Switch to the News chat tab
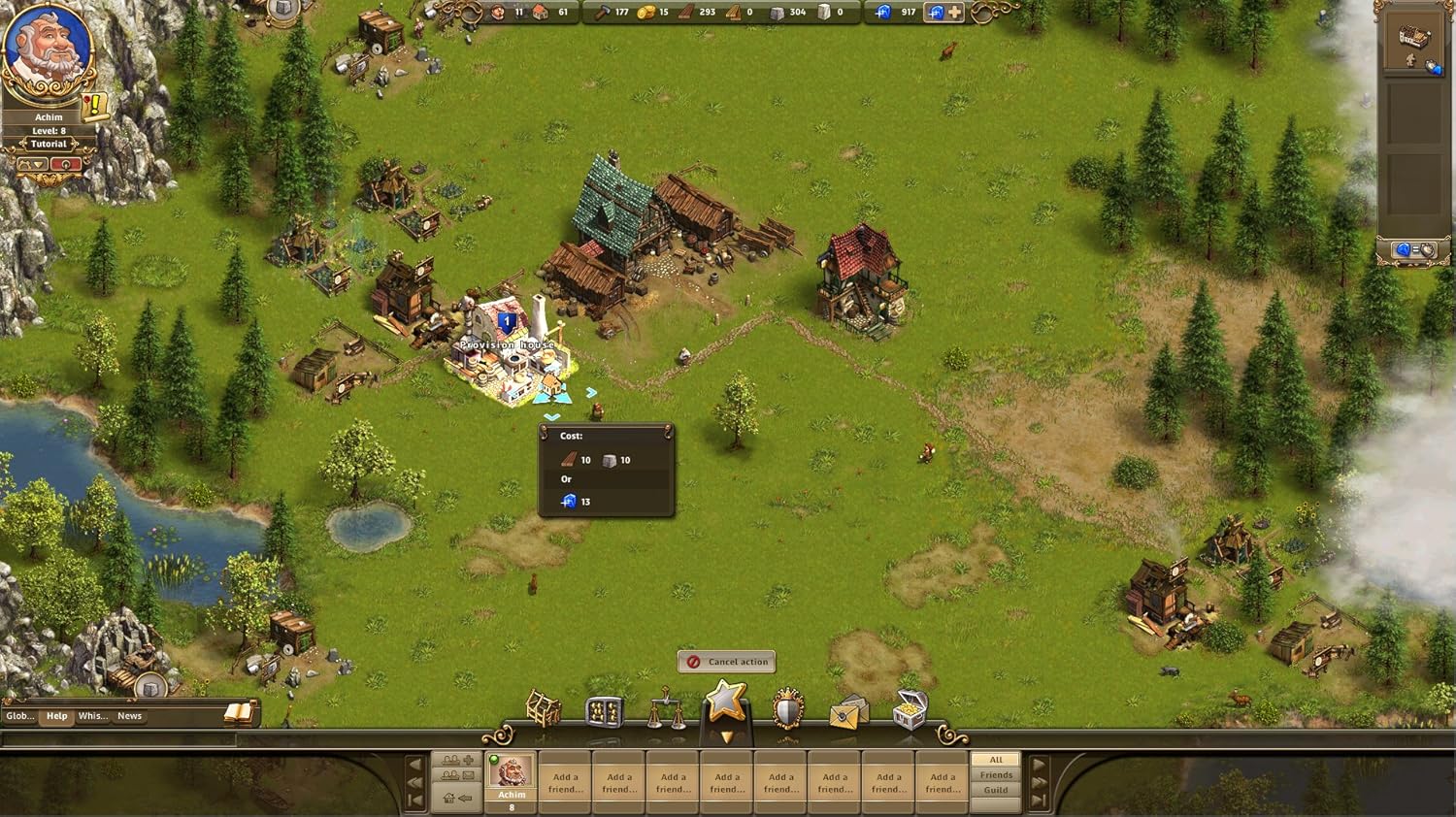The width and height of the screenshot is (1456, 817). 129,716
